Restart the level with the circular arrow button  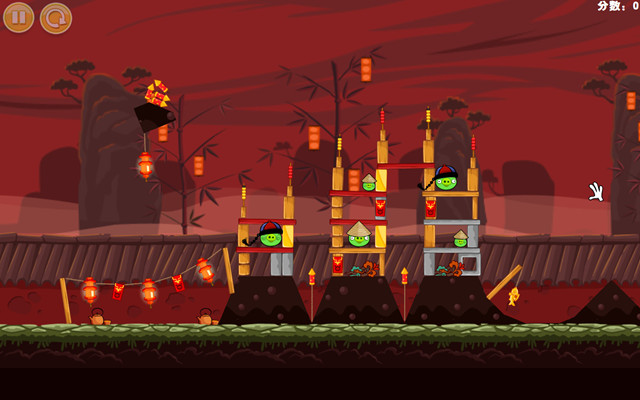tap(56, 17)
